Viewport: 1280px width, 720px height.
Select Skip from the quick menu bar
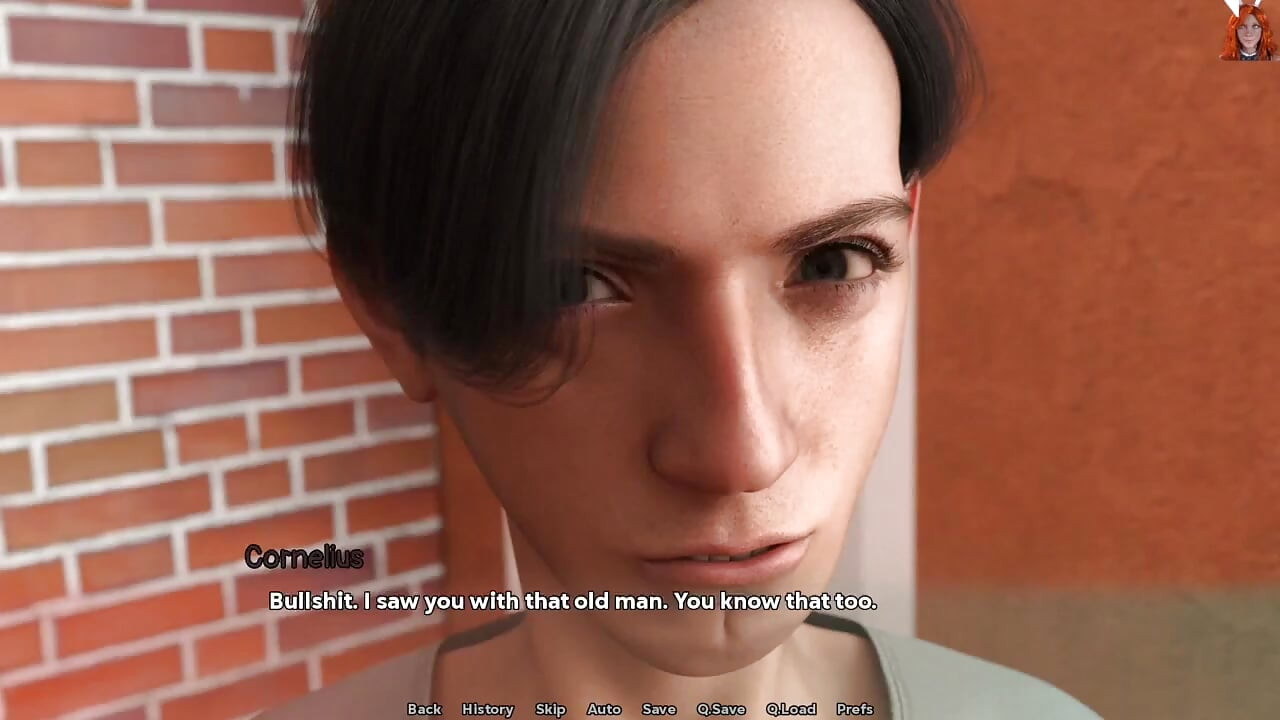click(550, 709)
